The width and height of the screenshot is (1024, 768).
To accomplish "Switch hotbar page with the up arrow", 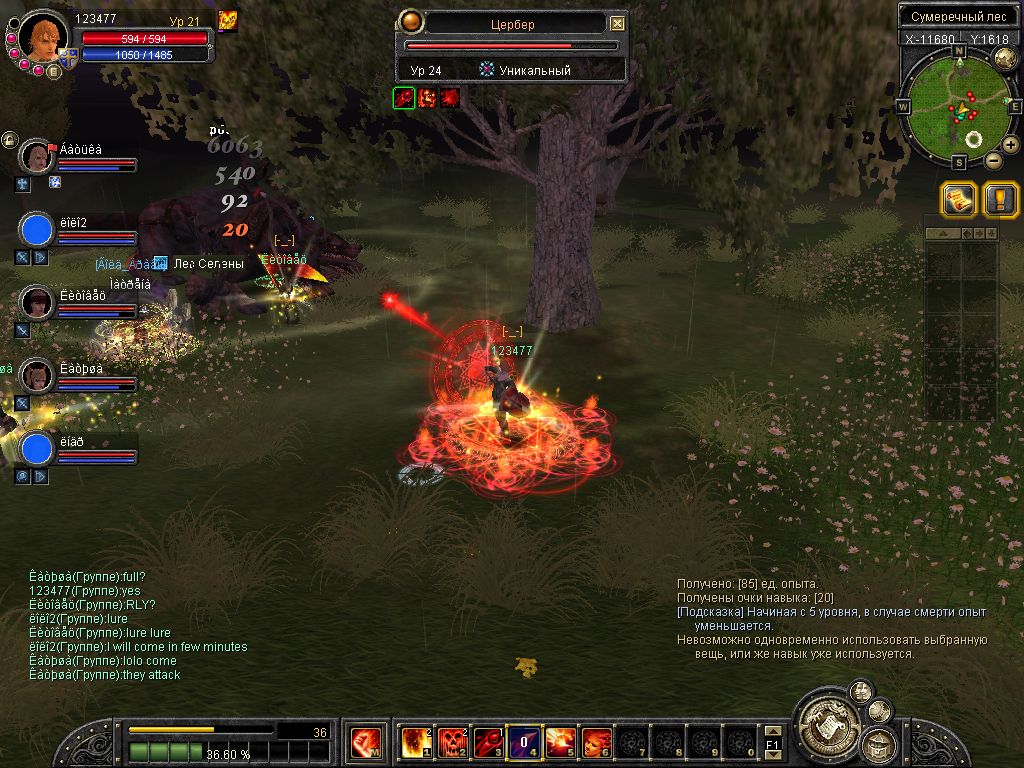I will click(x=772, y=732).
